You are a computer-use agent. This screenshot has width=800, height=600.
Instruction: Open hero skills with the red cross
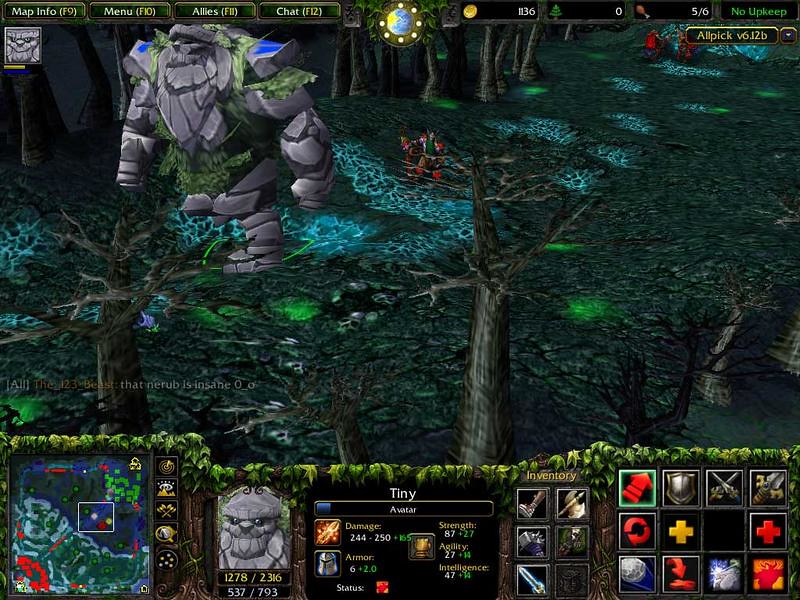tap(768, 531)
